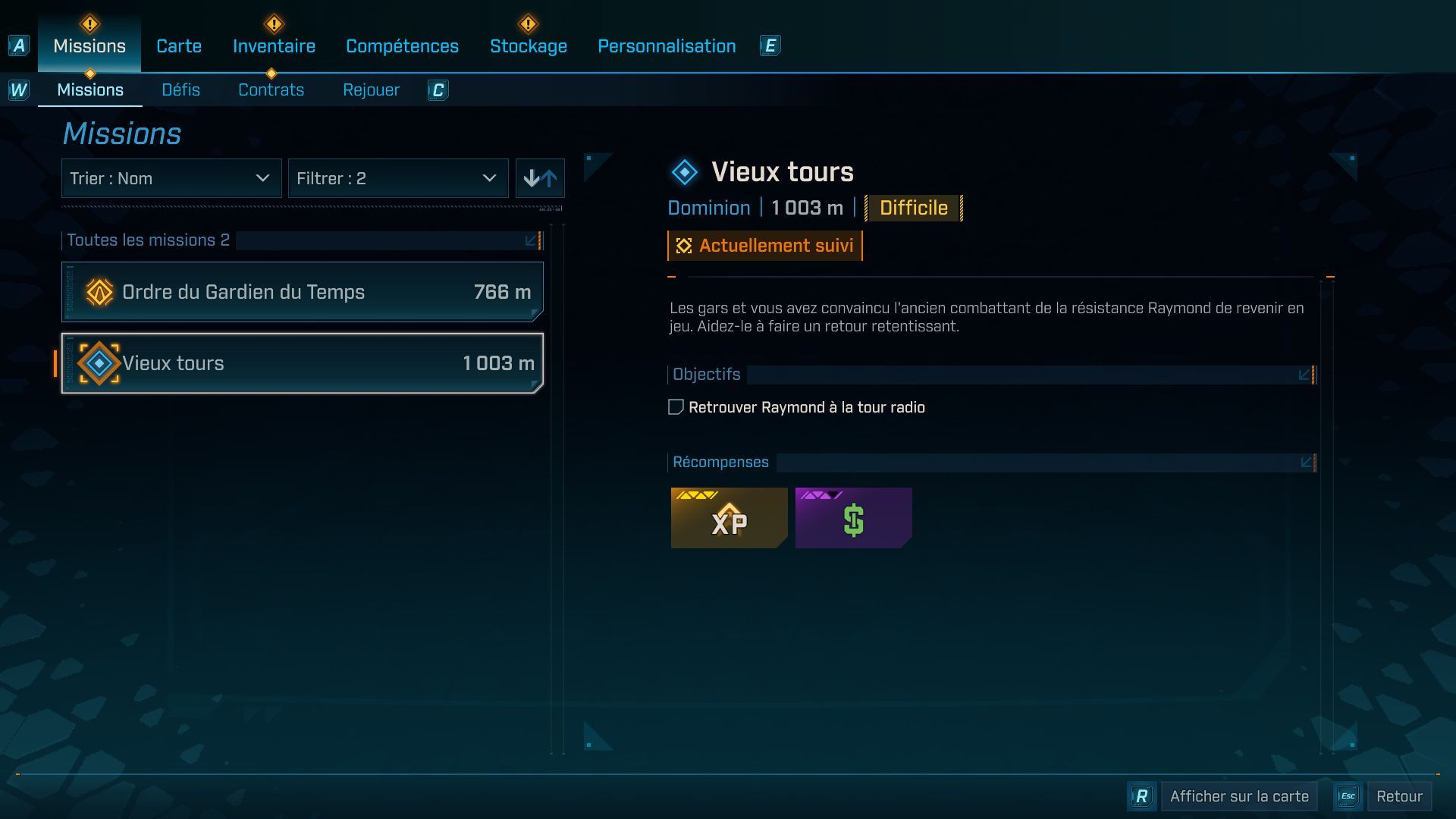The width and height of the screenshot is (1456, 819).
Task: Click the R keybind icon near Afficher sur la carte
Action: (x=1141, y=796)
